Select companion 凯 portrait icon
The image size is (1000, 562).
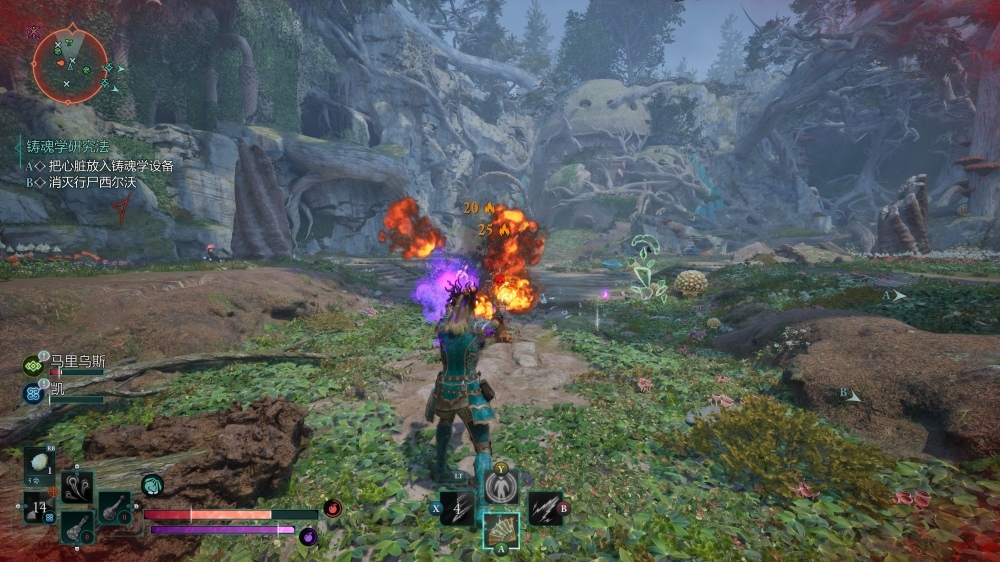click(33, 393)
